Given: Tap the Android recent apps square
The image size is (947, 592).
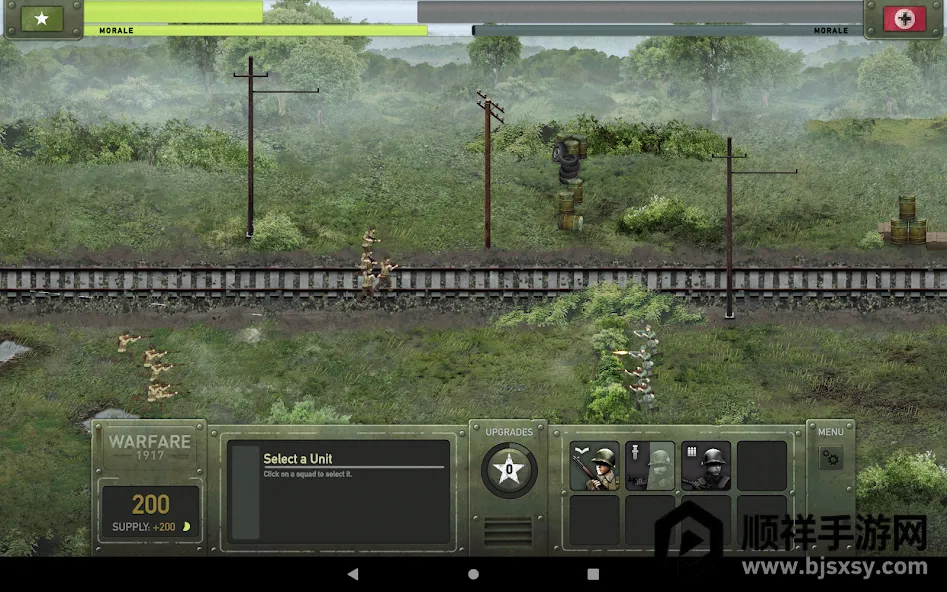Looking at the screenshot, I should coord(593,574).
